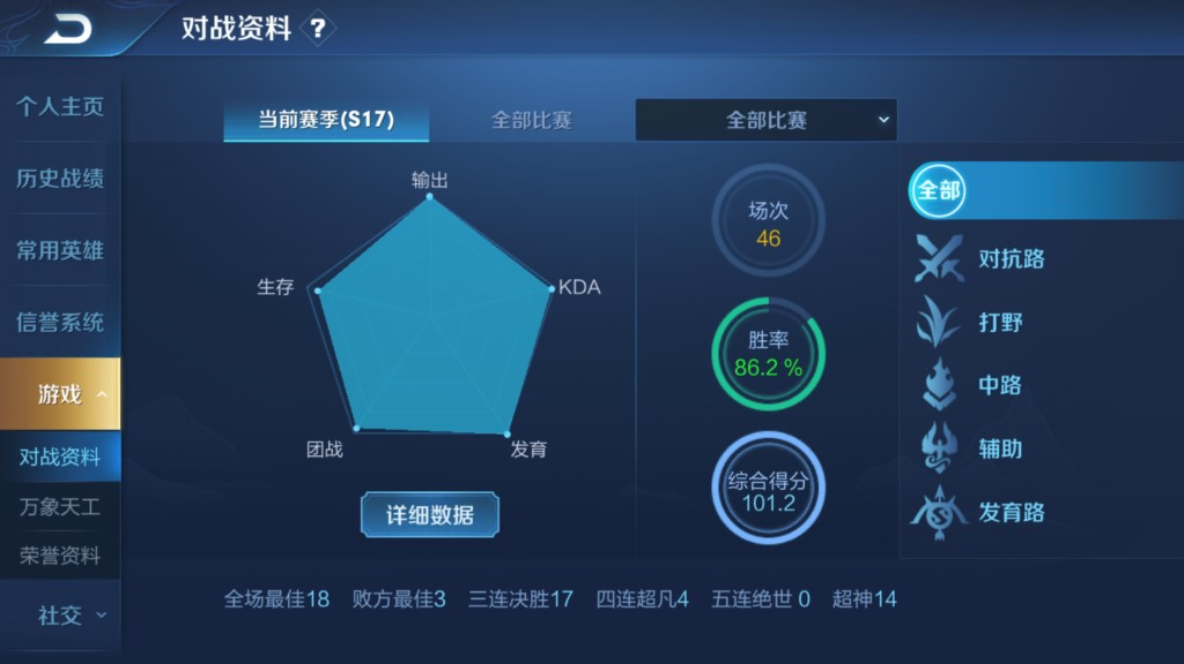Show 荣誉资料 page
This screenshot has width=1184, height=664.
point(60,556)
